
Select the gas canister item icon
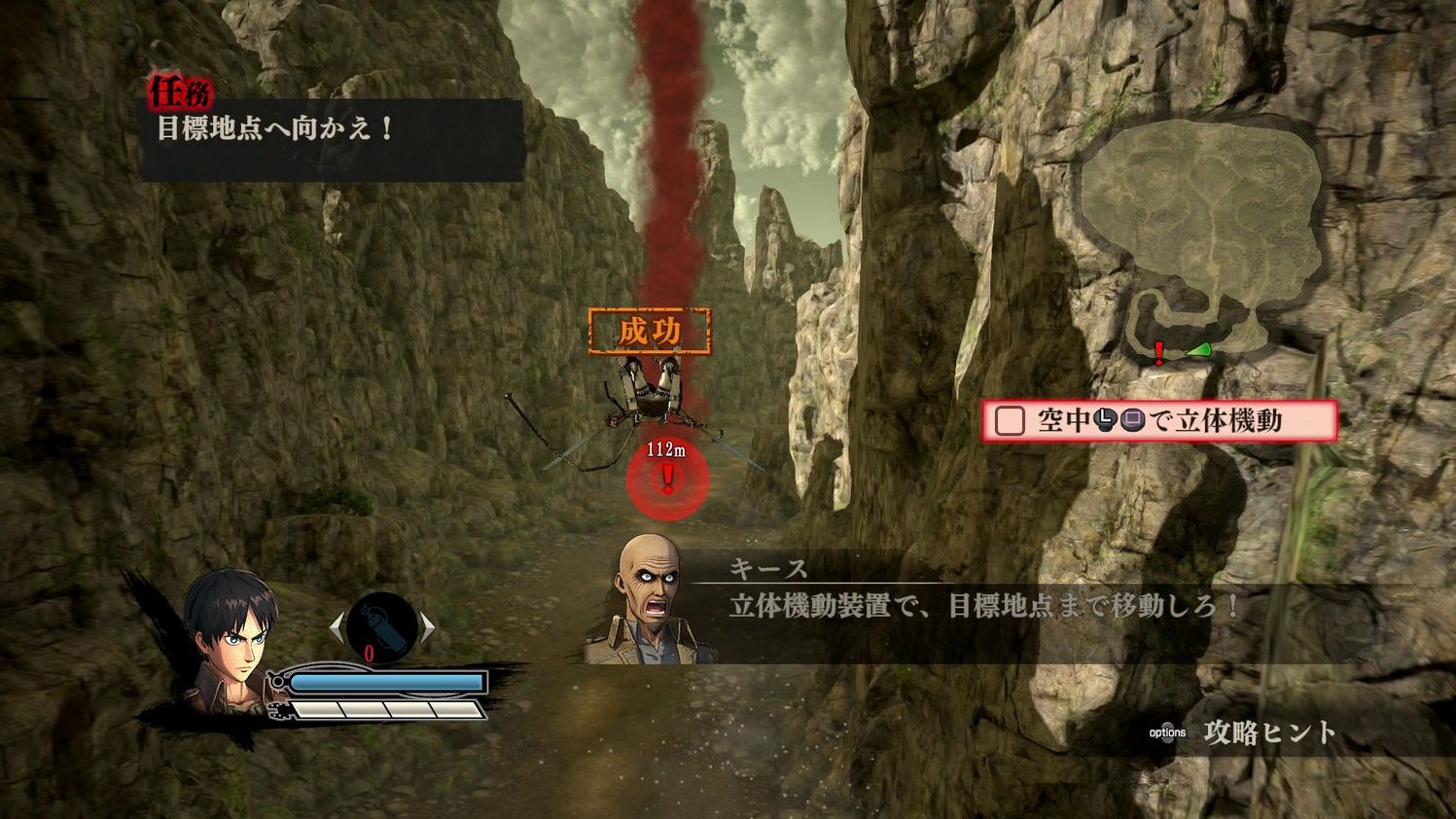coord(380,626)
